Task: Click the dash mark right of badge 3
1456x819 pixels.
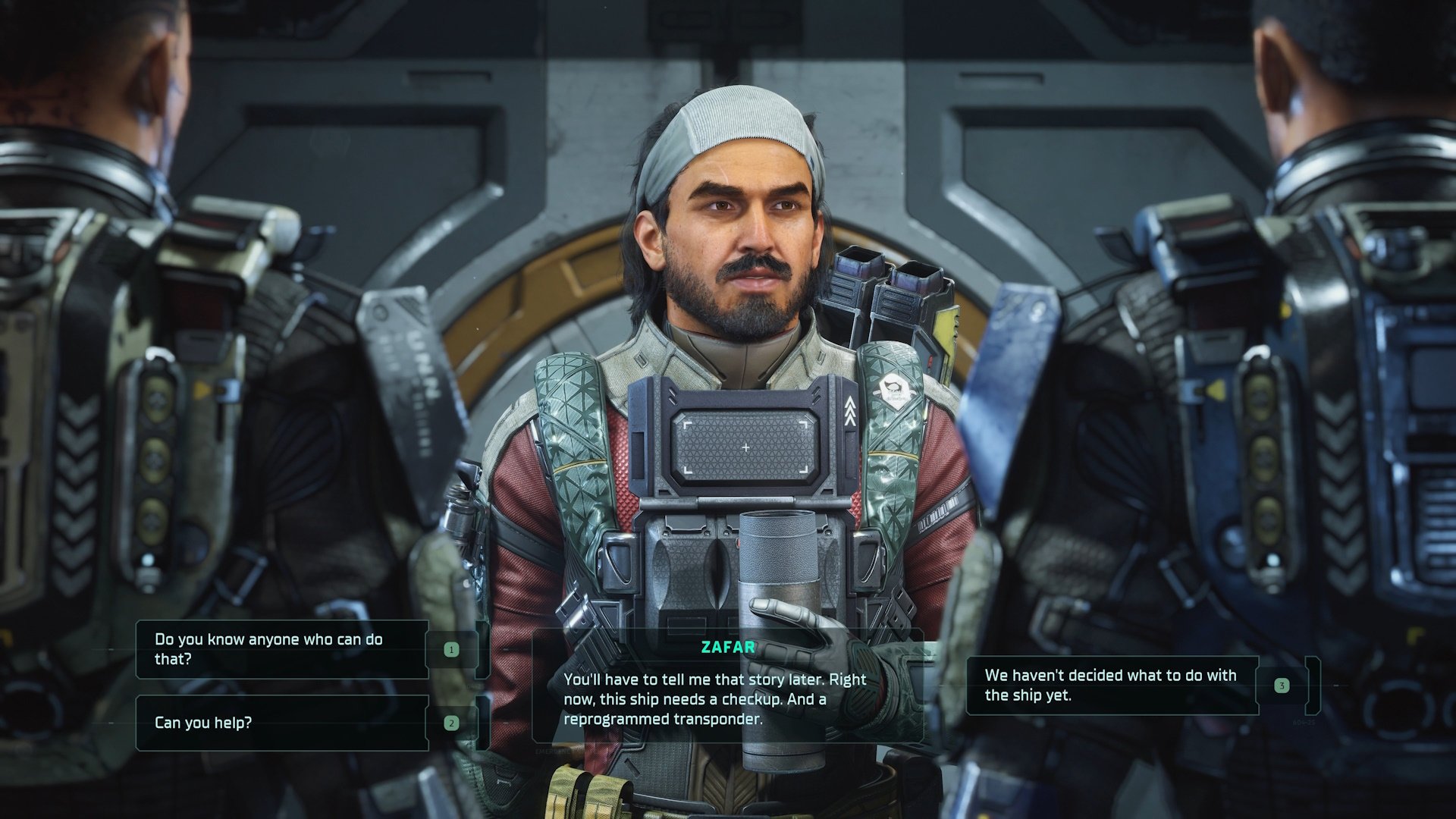Action: pos(1335,685)
